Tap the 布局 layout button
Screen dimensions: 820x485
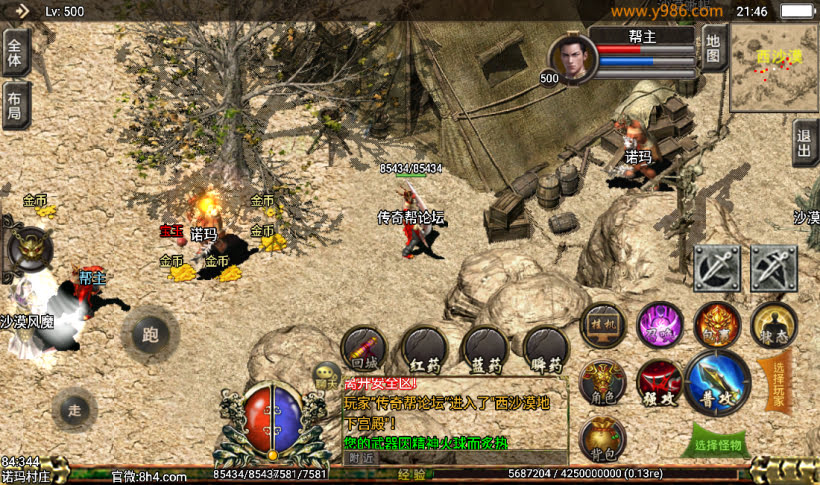point(15,105)
